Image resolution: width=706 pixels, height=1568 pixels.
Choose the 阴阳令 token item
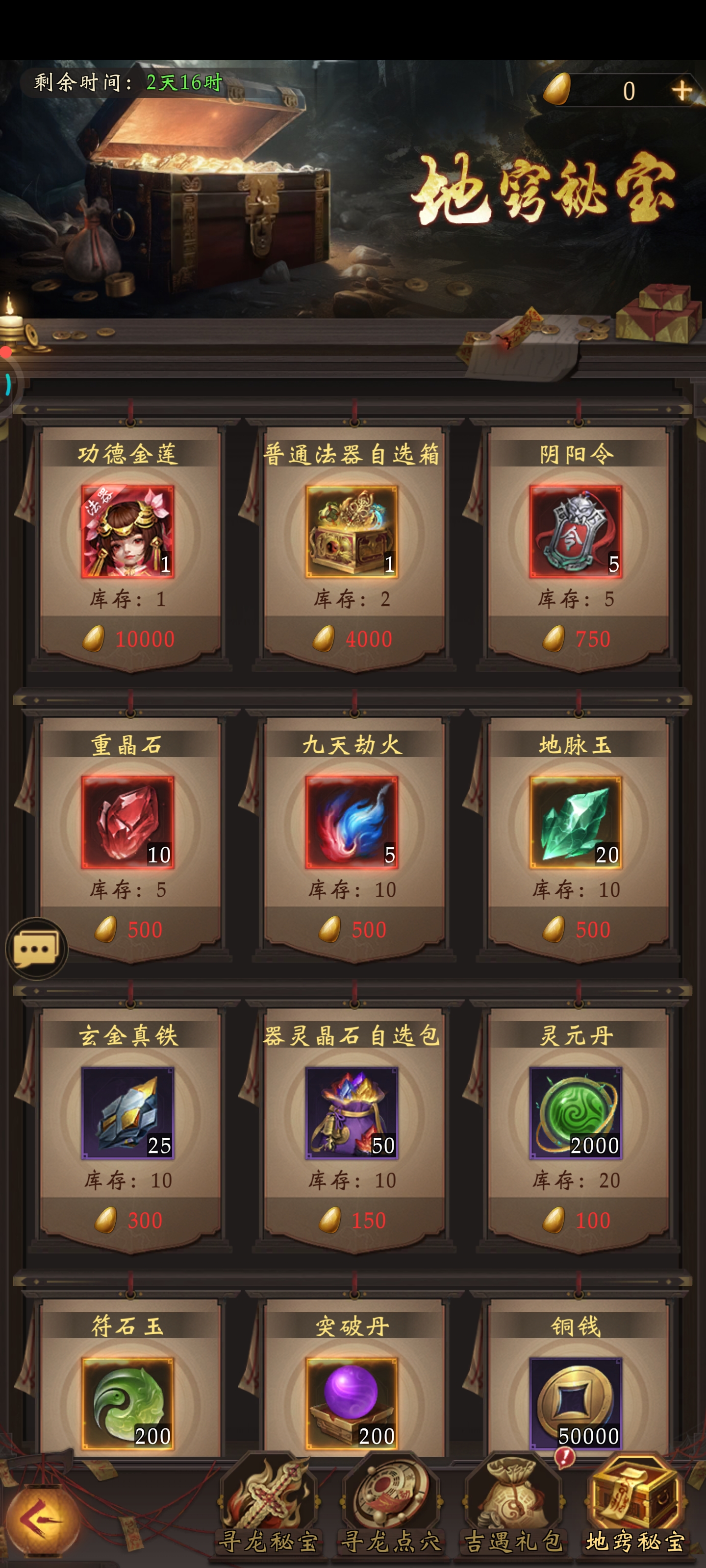click(576, 531)
